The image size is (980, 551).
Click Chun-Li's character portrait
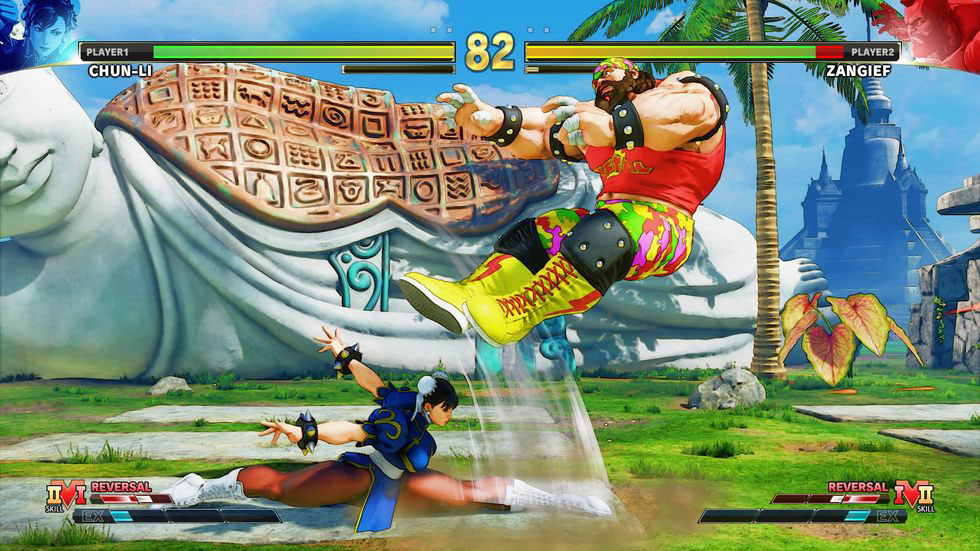tap(32, 32)
